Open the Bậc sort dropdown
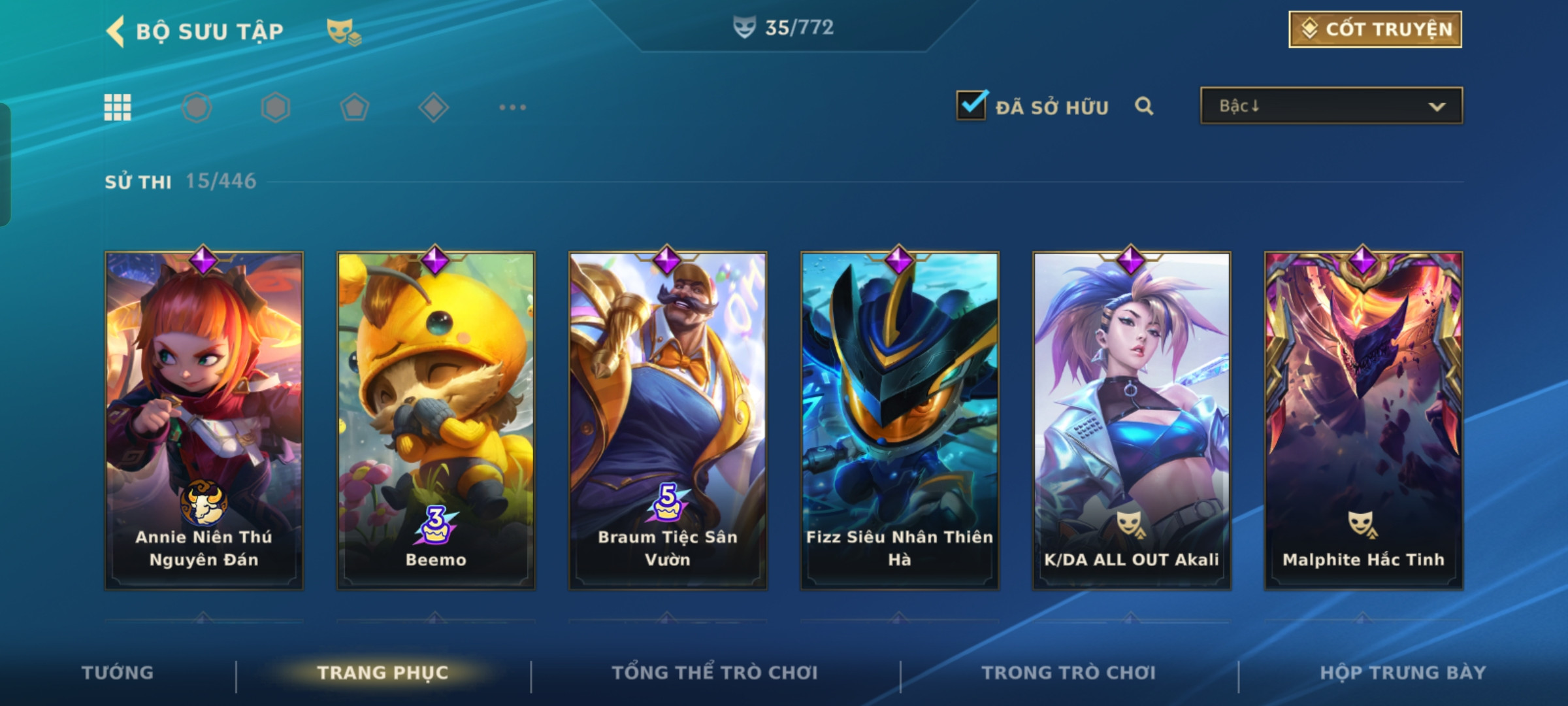Screen dimensions: 1568x706 (x=1331, y=106)
